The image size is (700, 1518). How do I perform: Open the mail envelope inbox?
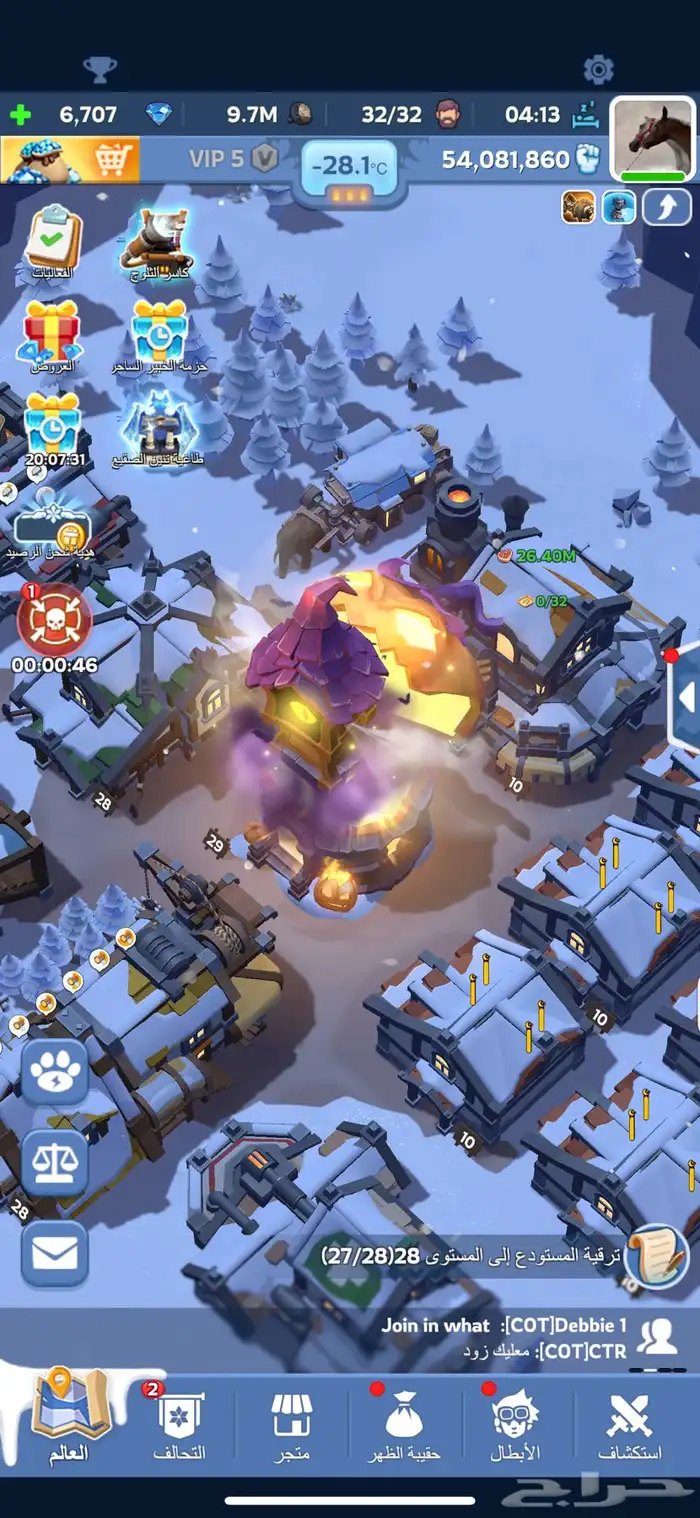coord(55,1253)
